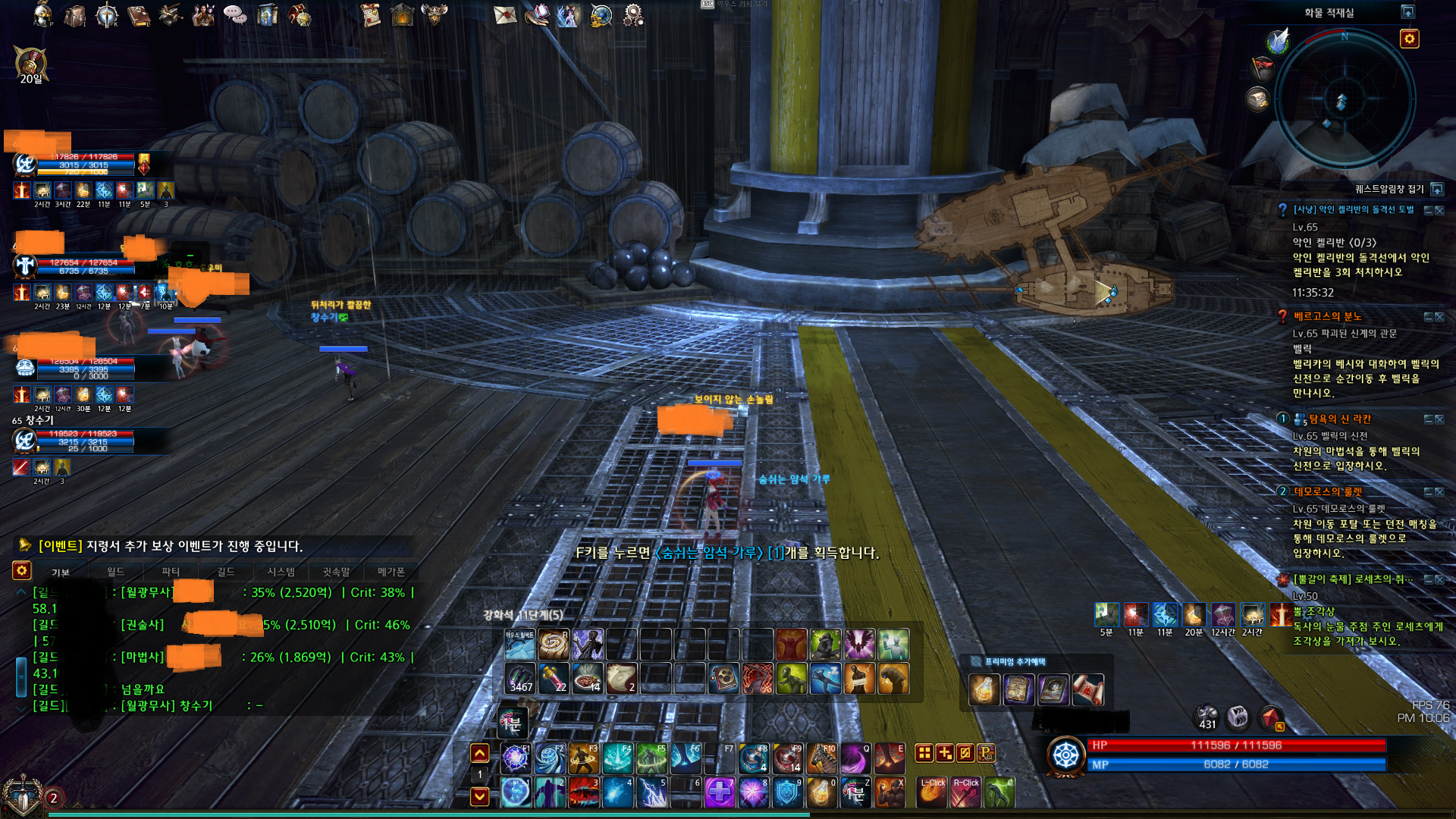Open the chat settings gear button

22,570
